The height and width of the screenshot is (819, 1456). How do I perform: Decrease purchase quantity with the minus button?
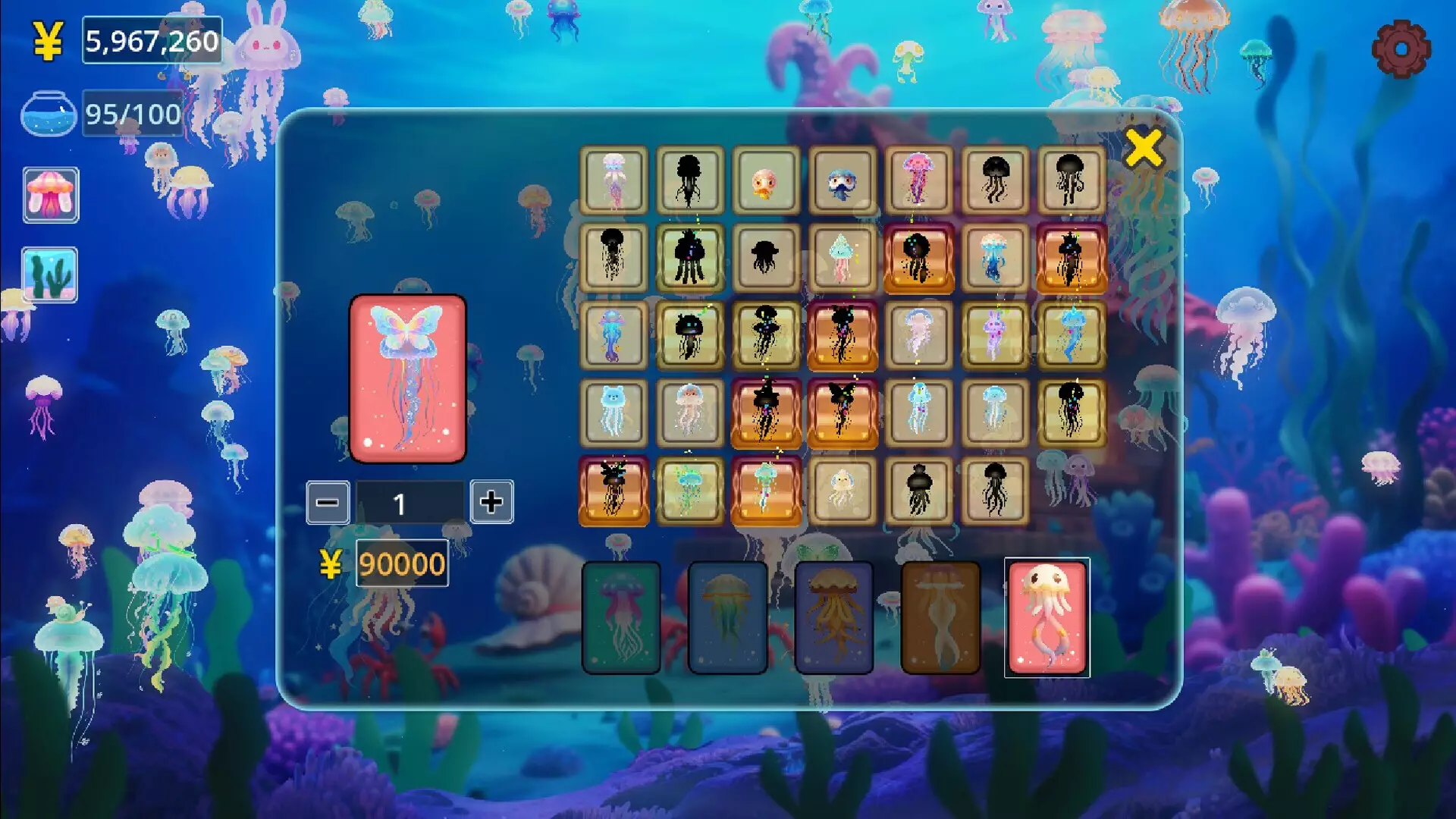(x=326, y=502)
